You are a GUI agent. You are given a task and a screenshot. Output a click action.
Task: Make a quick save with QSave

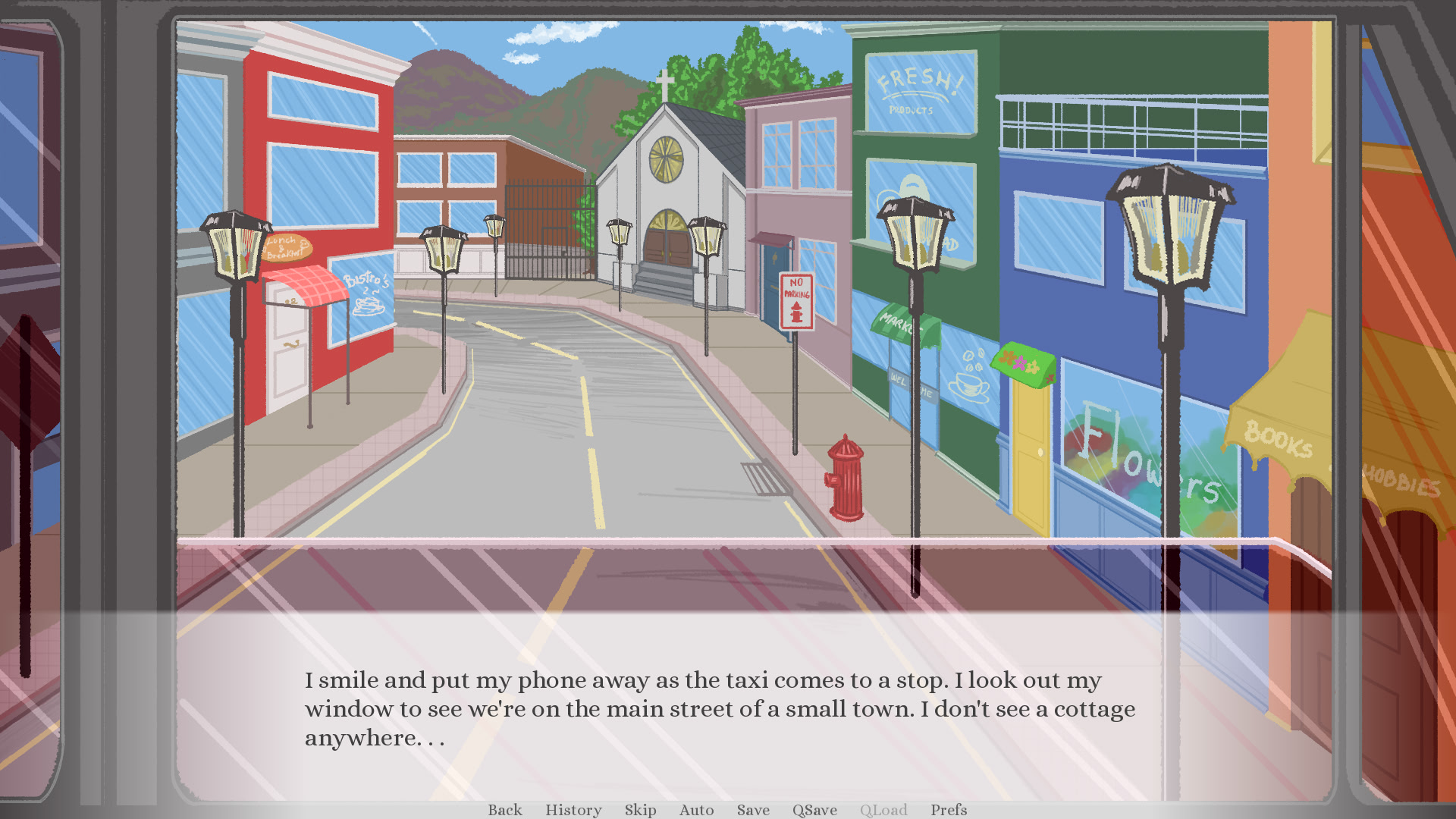pos(814,810)
